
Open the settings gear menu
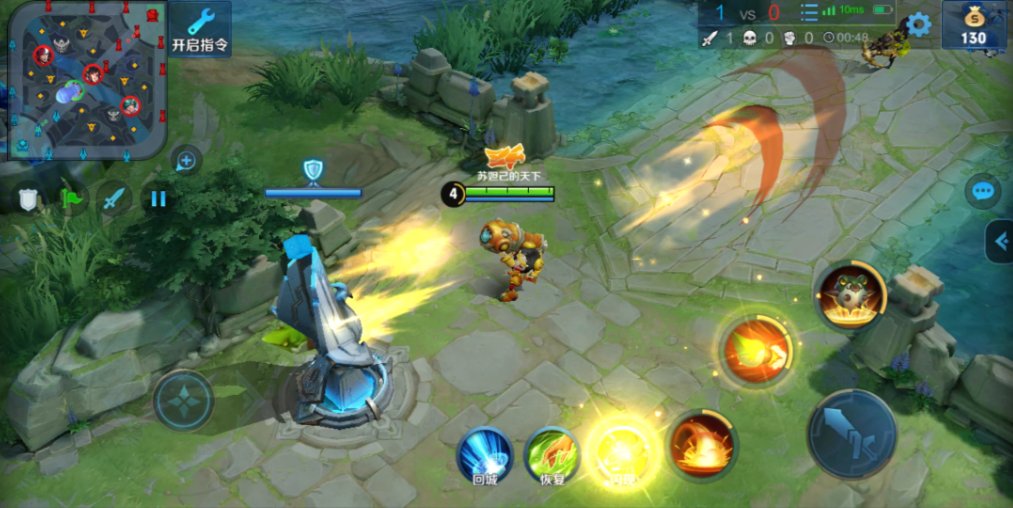coord(918,25)
